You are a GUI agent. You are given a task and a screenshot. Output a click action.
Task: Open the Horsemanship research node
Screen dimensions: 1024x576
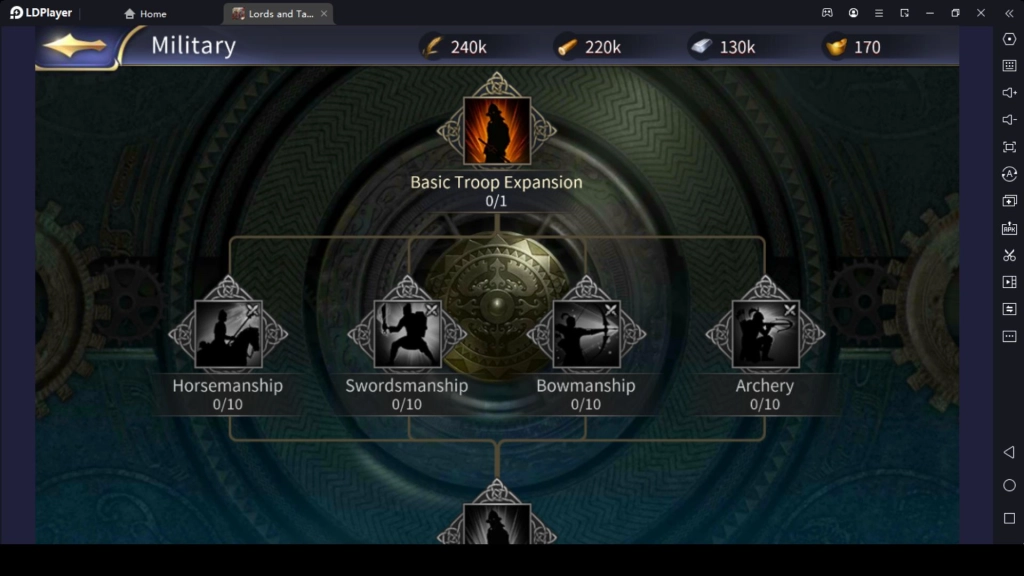228,334
